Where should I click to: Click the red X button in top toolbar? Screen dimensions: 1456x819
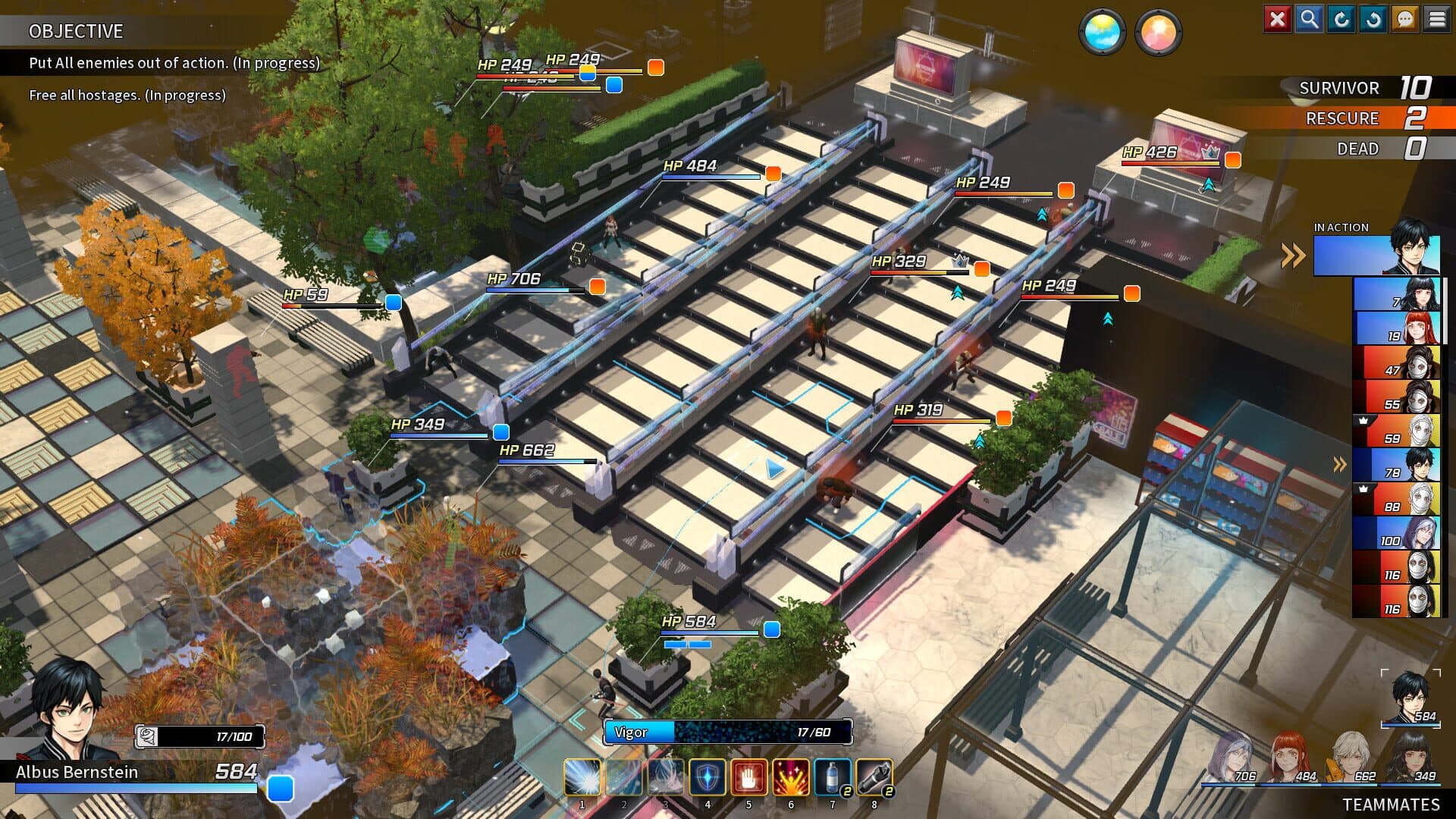point(1277,19)
